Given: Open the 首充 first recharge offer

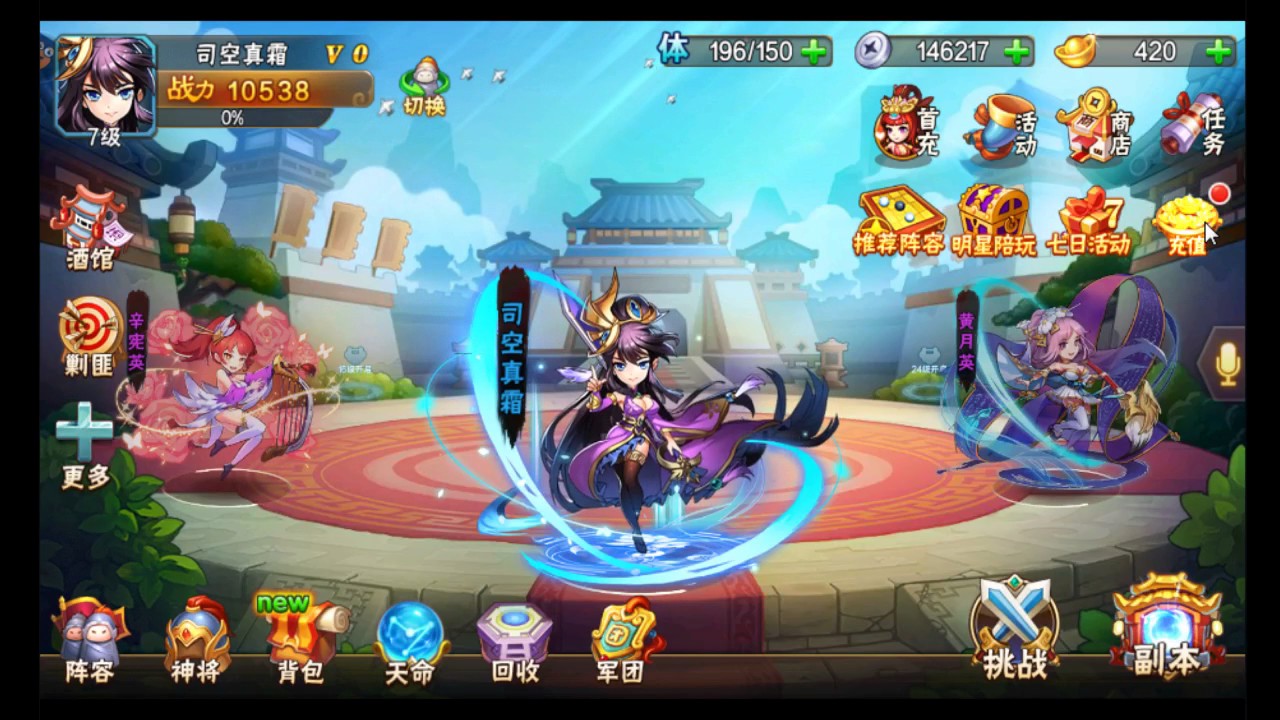Looking at the screenshot, I should point(907,127).
